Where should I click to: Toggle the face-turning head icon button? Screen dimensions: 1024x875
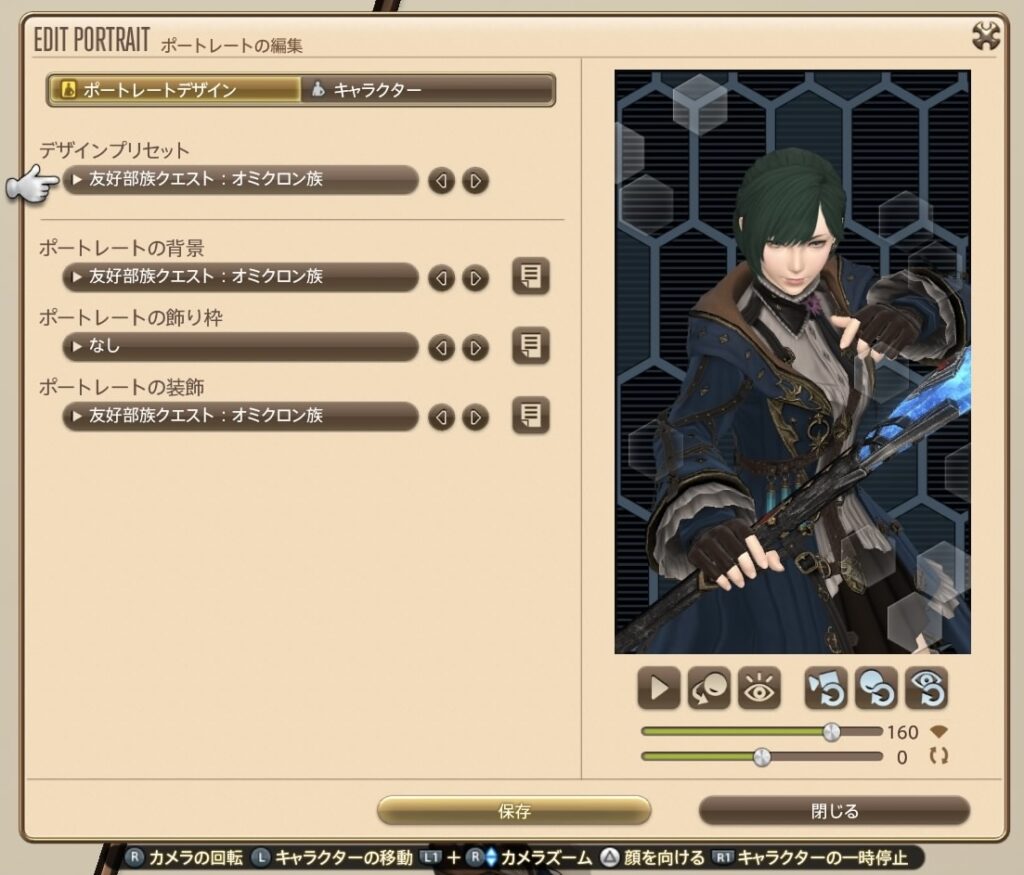click(x=709, y=688)
